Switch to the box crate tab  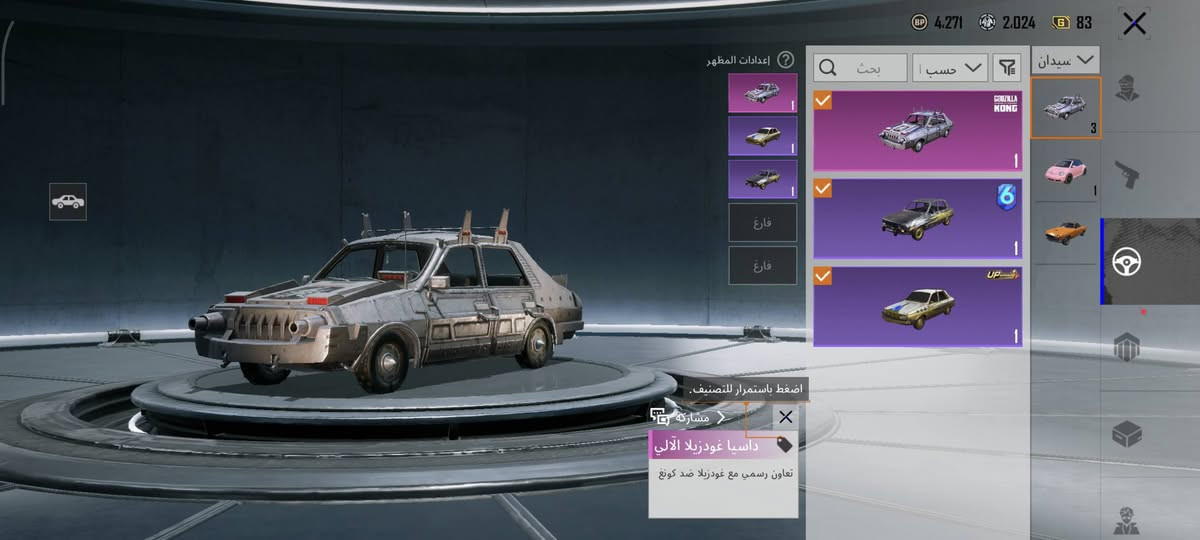coord(1127,433)
